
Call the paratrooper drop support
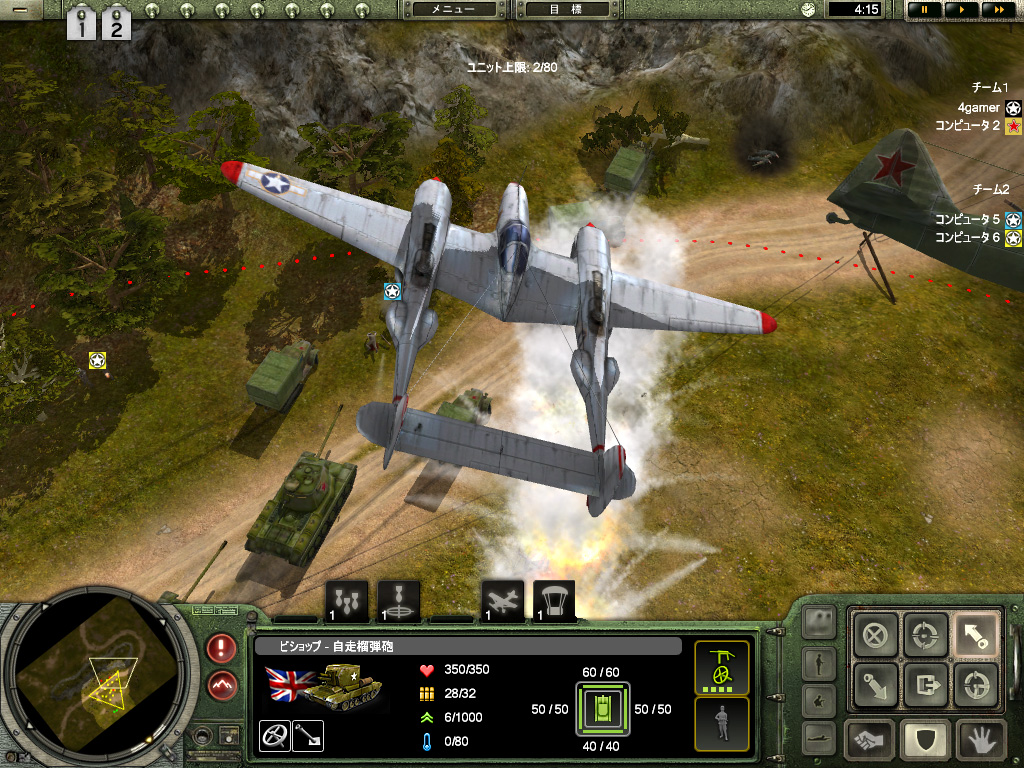pyautogui.click(x=555, y=601)
